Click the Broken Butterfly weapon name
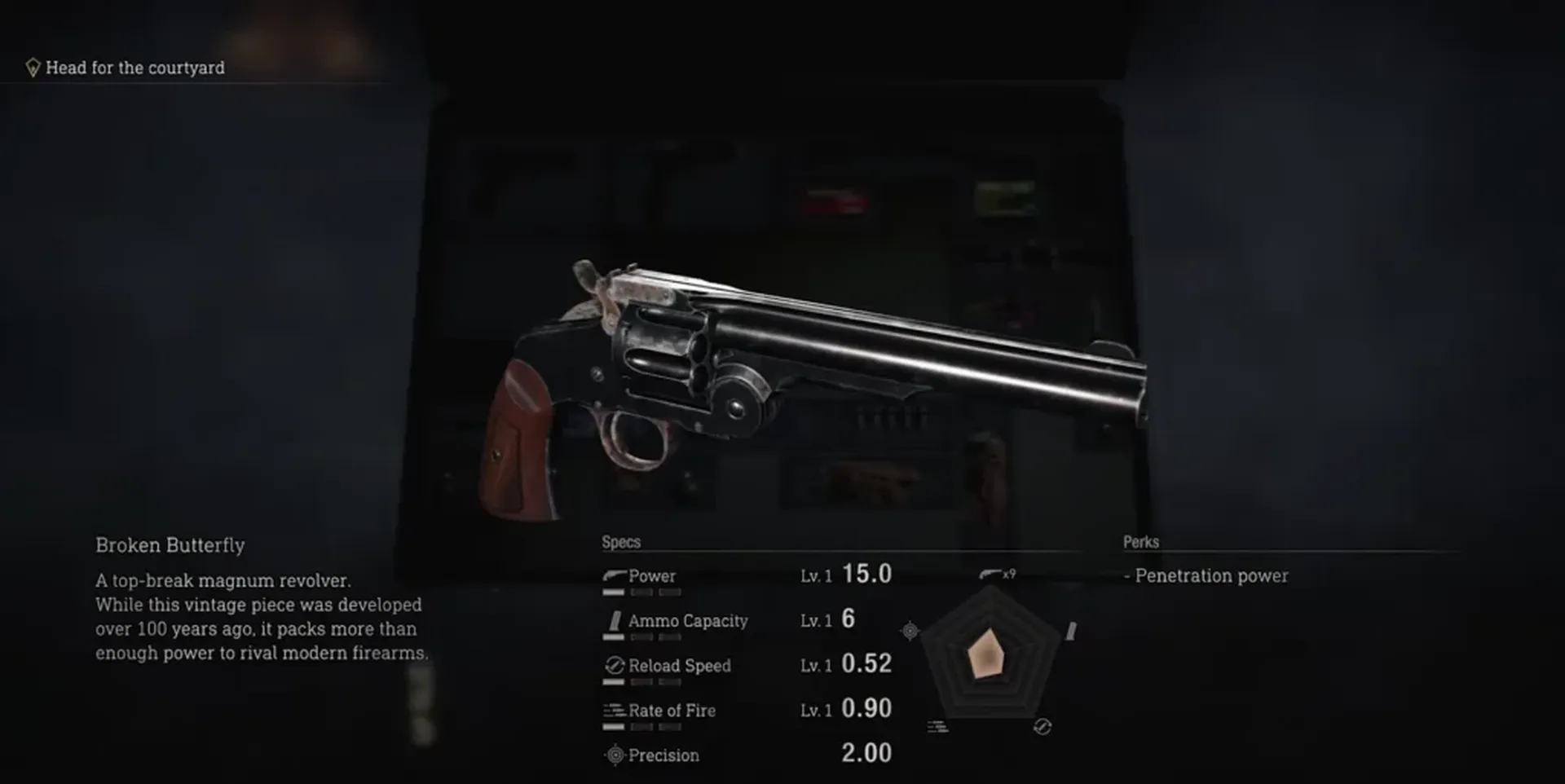This screenshot has height=784, width=1565. pyautogui.click(x=171, y=545)
